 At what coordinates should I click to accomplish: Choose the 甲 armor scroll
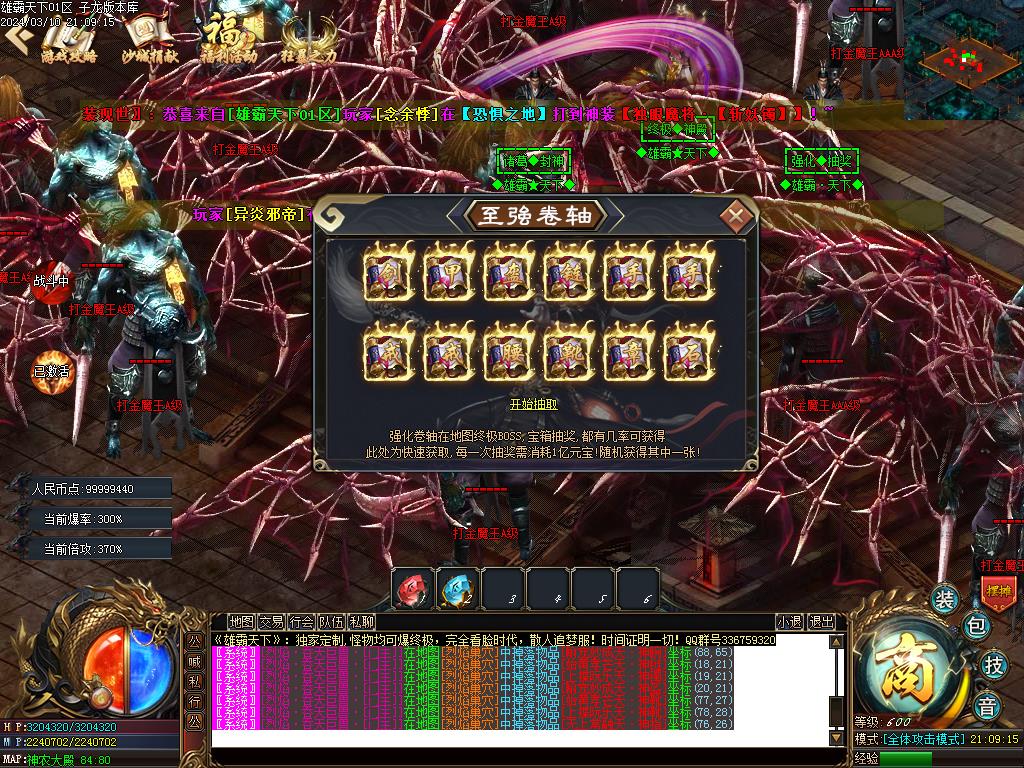pyautogui.click(x=448, y=272)
